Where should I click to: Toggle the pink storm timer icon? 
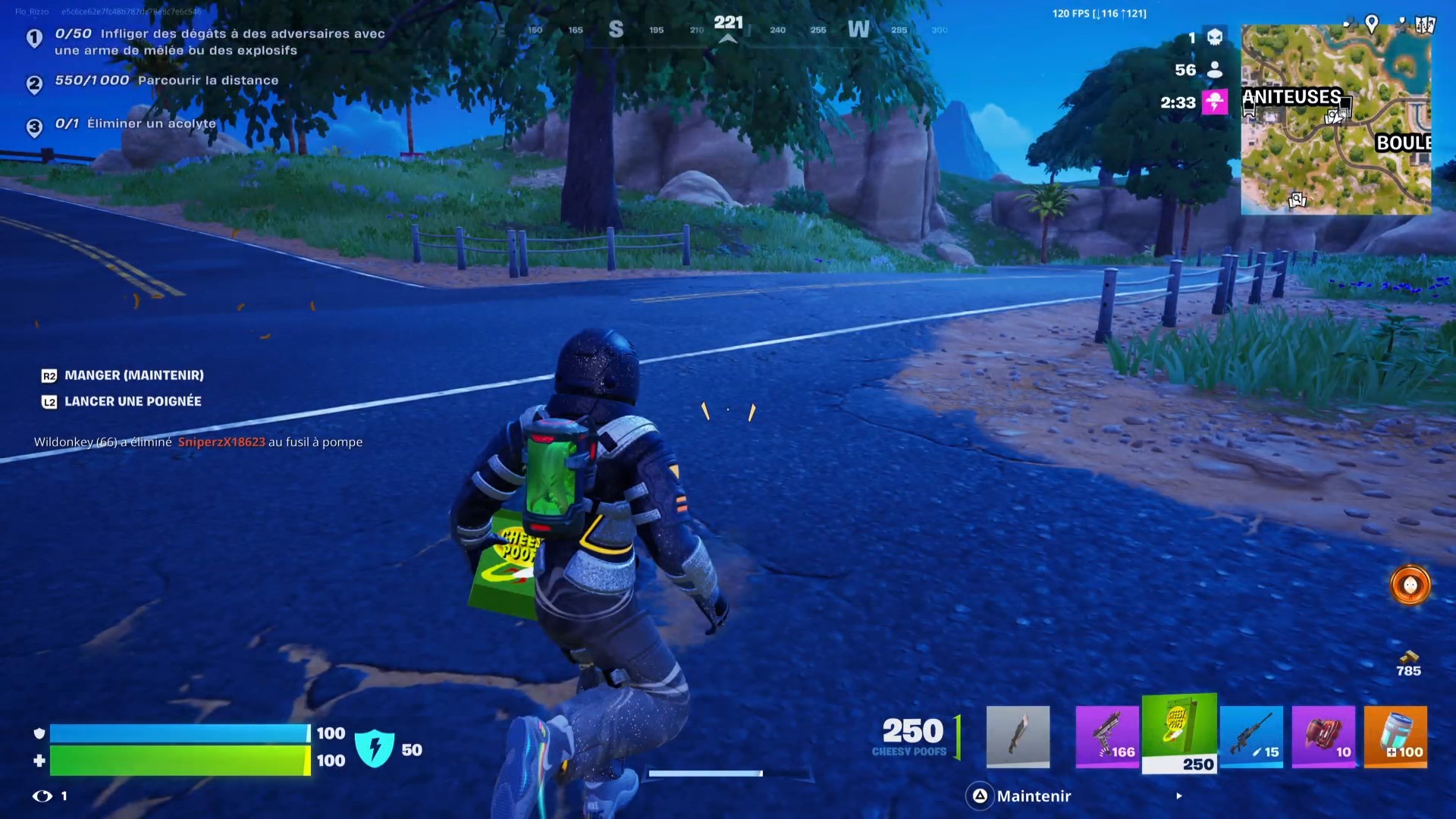coord(1215,102)
